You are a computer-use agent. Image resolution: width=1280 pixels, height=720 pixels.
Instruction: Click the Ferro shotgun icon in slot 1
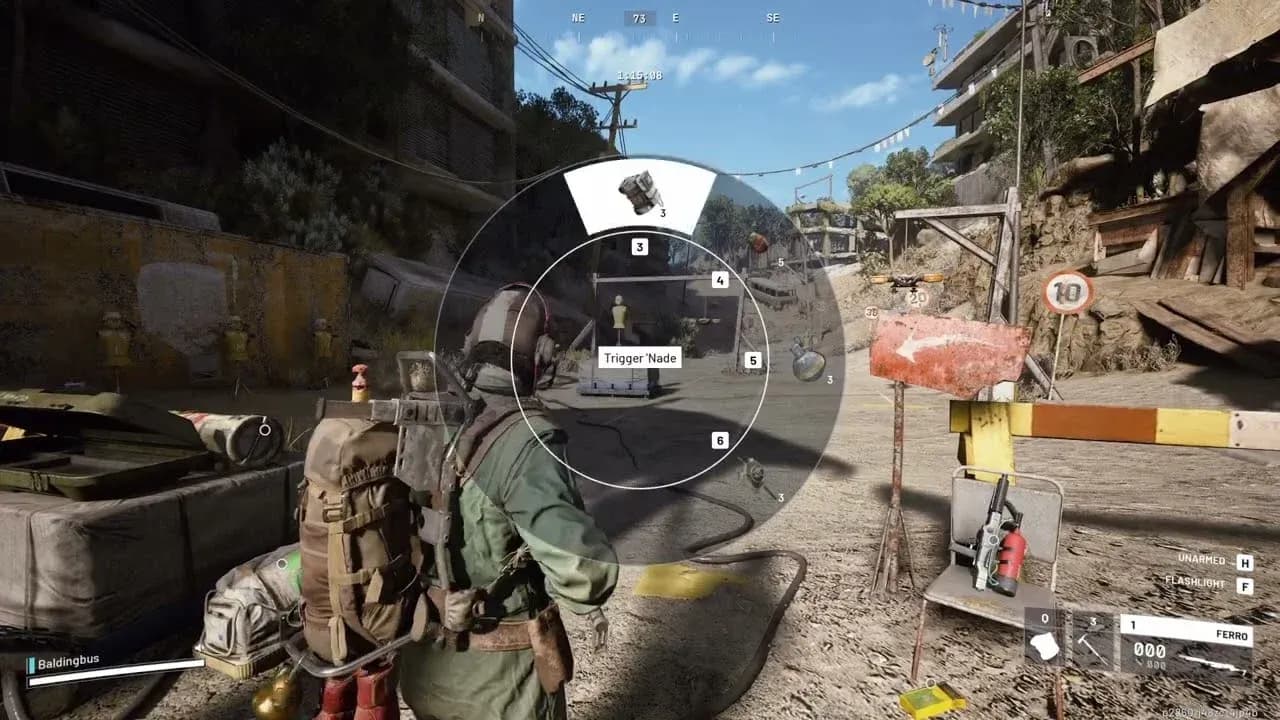[x=1212, y=661]
